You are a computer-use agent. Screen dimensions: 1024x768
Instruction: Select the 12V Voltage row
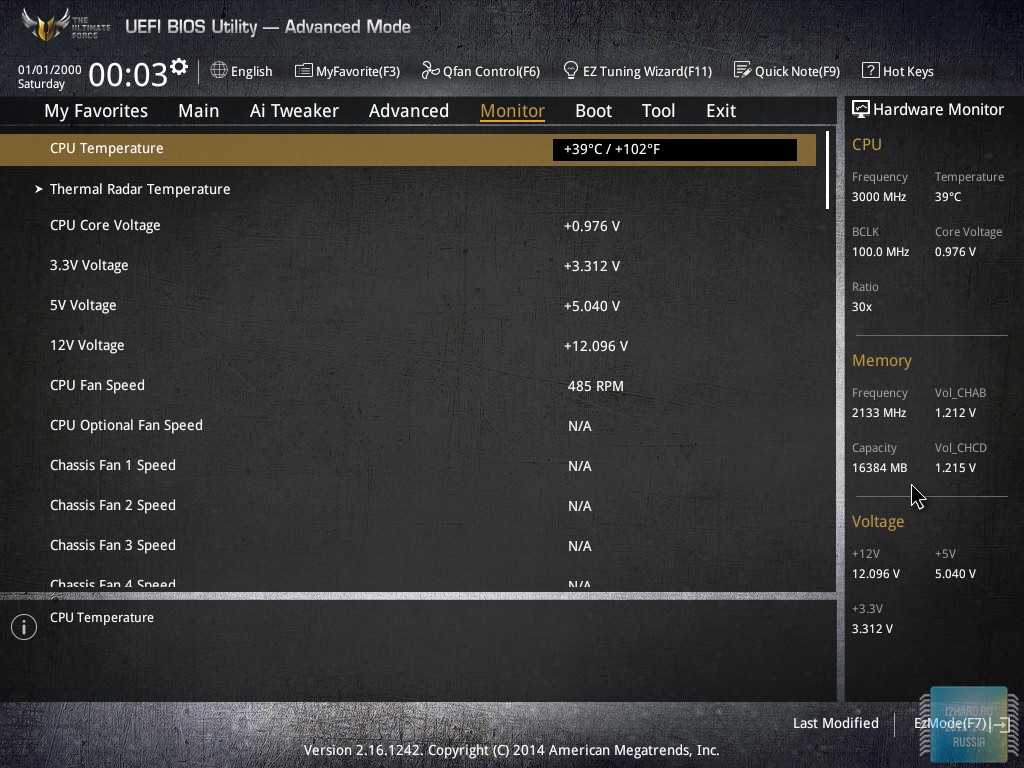tap(87, 345)
